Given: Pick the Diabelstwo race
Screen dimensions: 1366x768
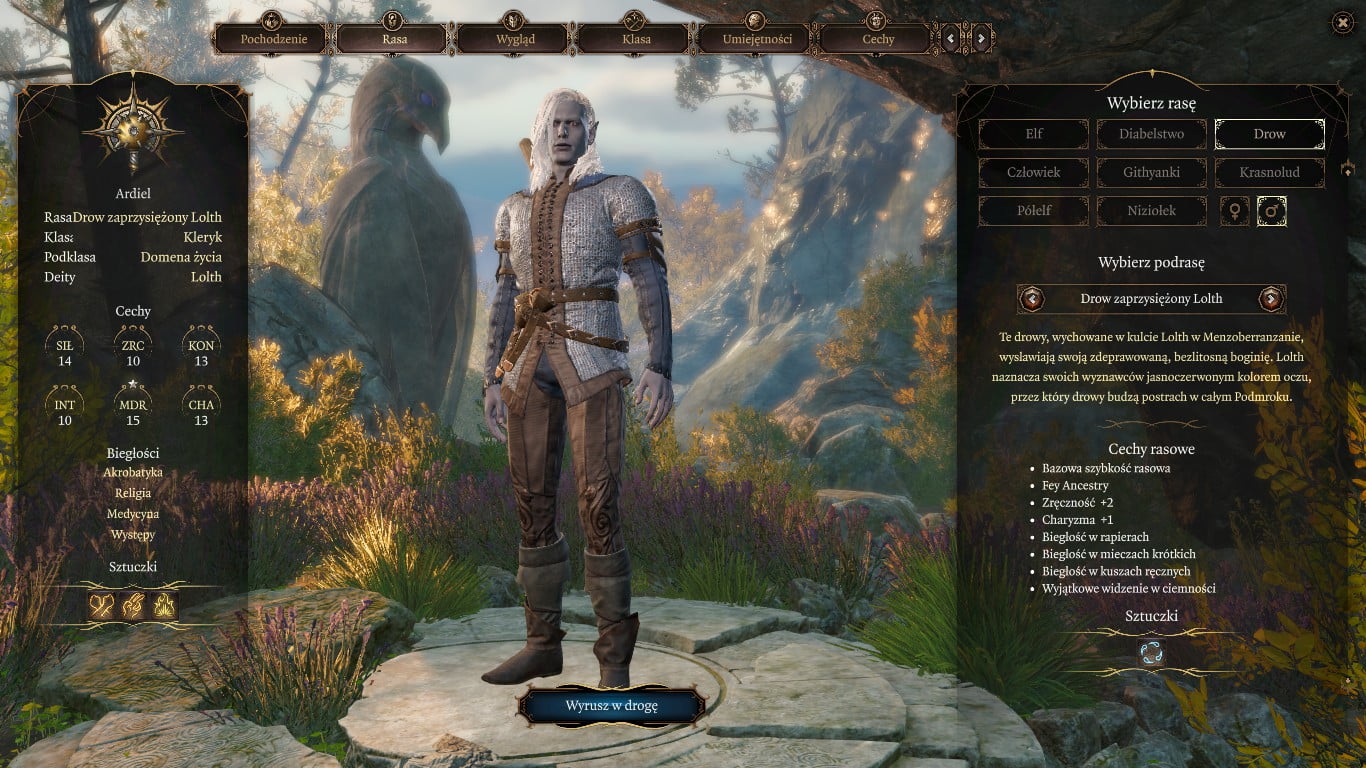Looking at the screenshot, I should click(x=1151, y=134).
